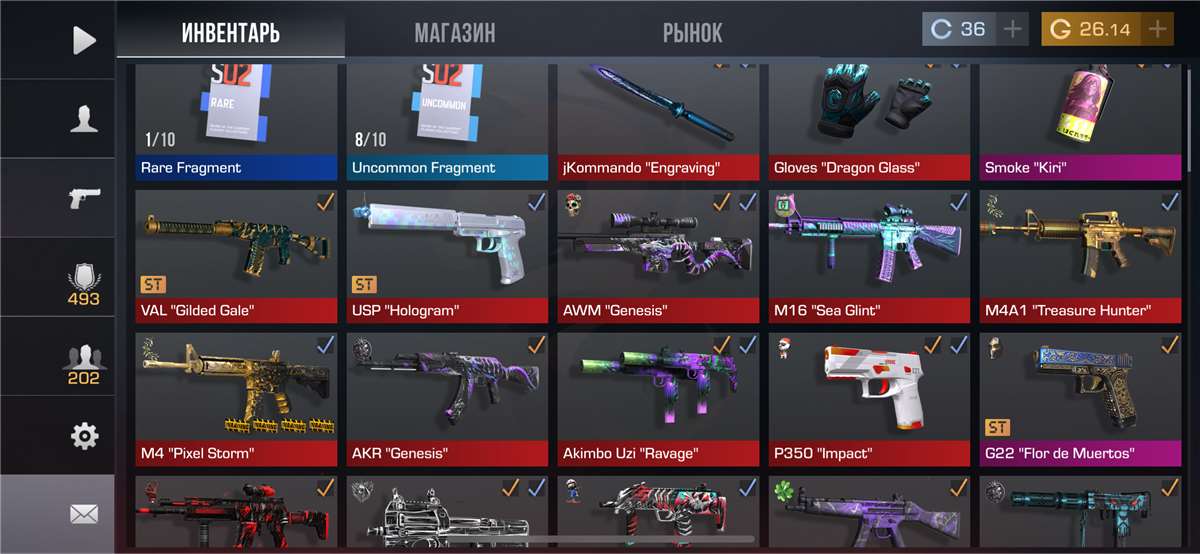This screenshot has height=554, width=1200.
Task: Choose the USP "Hologram" skin
Action: click(447, 255)
